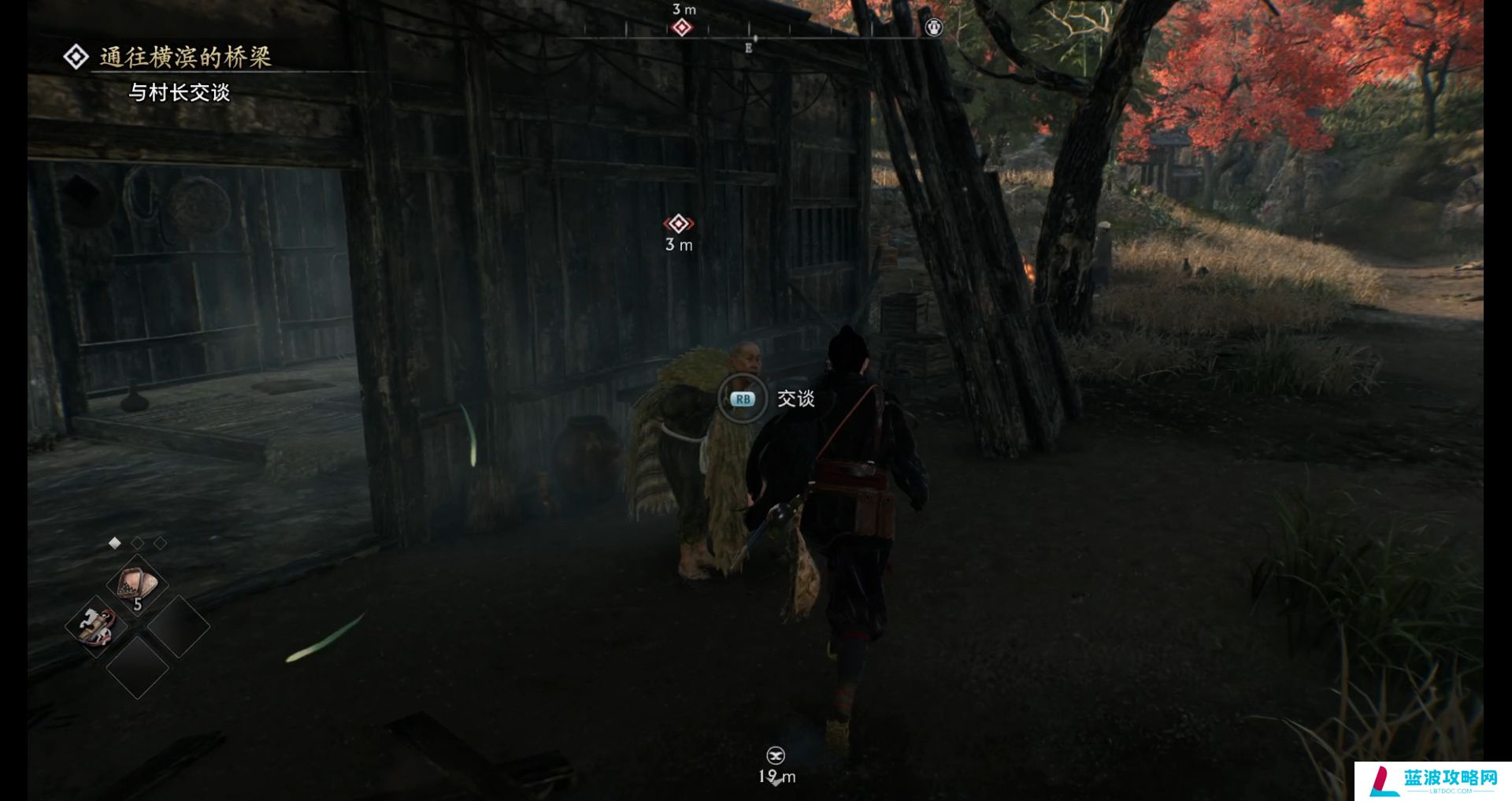
Task: Click the 19 m waypoint marker
Action: [776, 756]
